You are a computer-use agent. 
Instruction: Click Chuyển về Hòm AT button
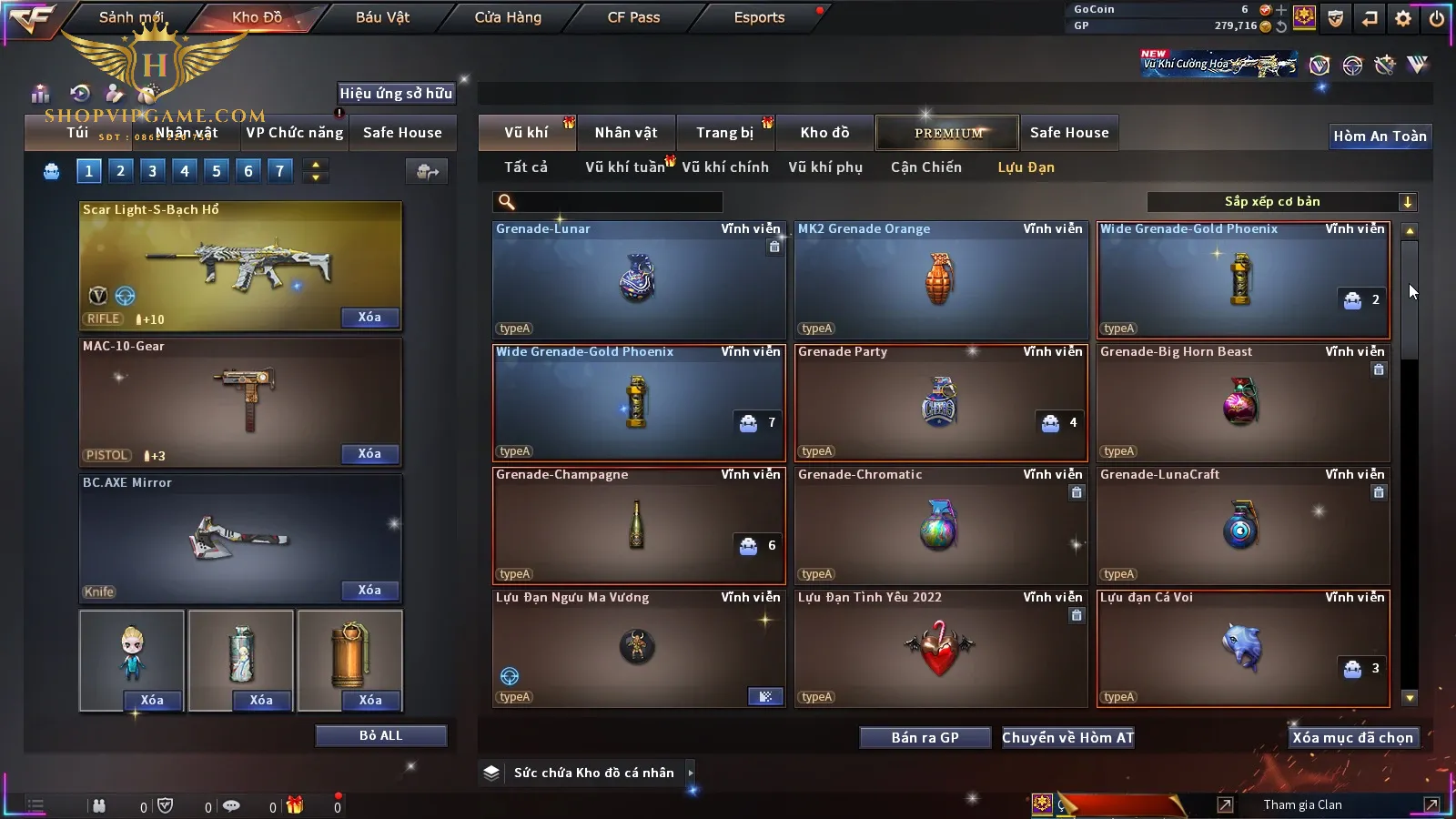pos(1067,737)
